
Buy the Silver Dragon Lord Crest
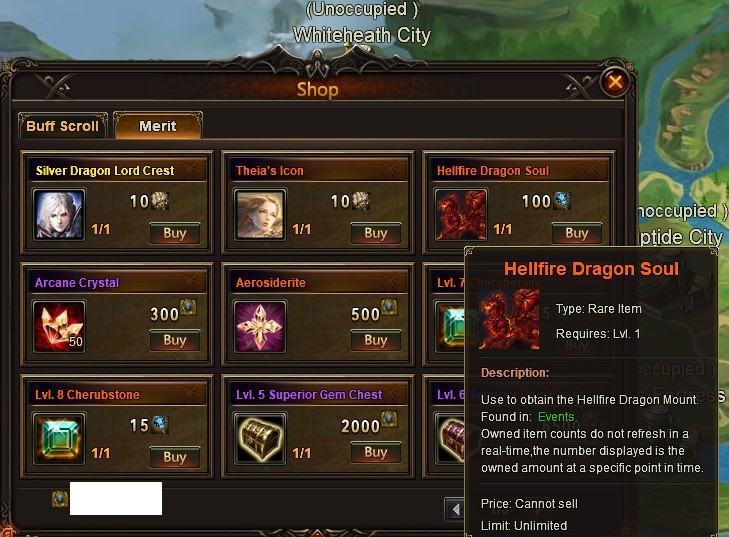click(x=175, y=233)
